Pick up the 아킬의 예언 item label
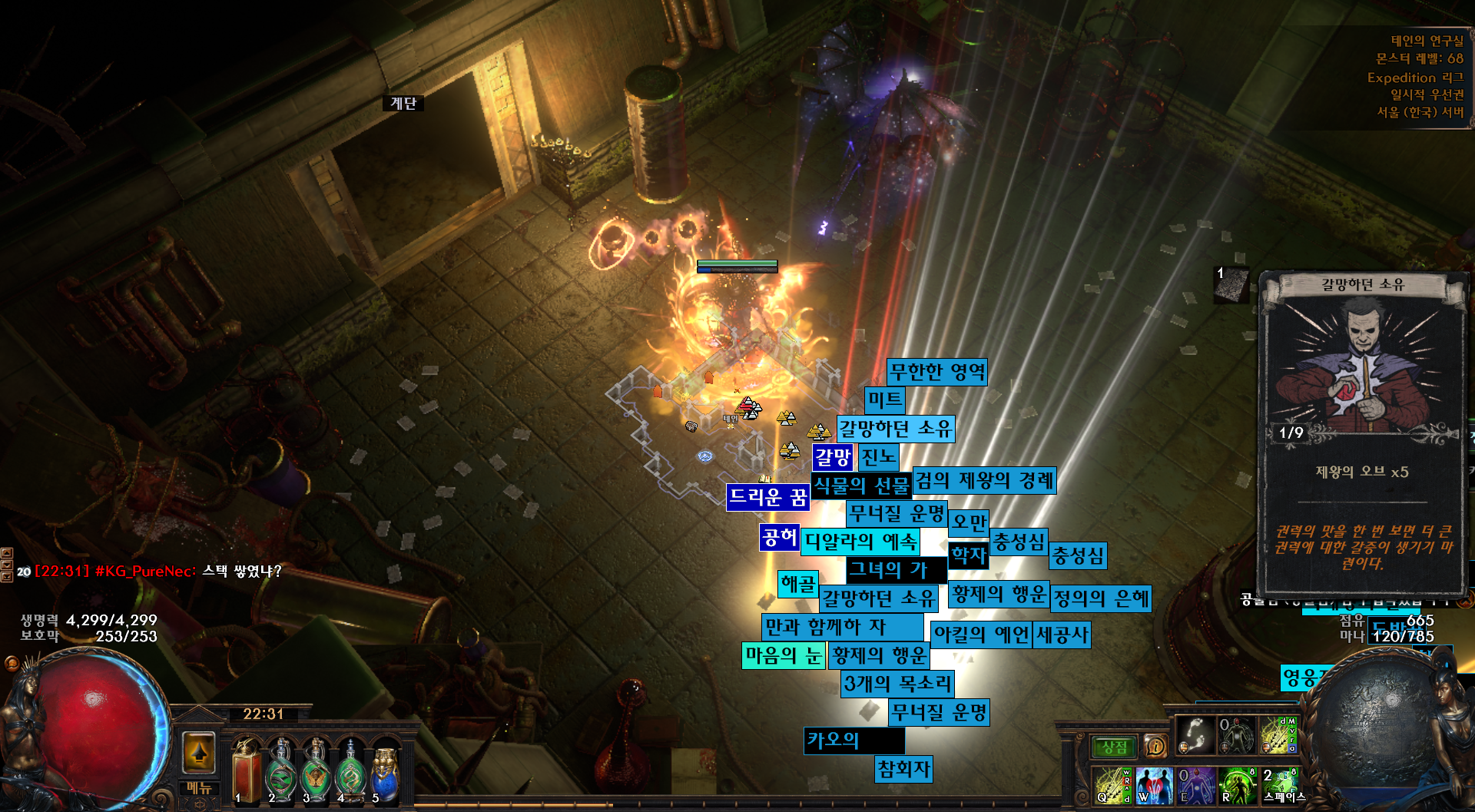 pos(980,635)
